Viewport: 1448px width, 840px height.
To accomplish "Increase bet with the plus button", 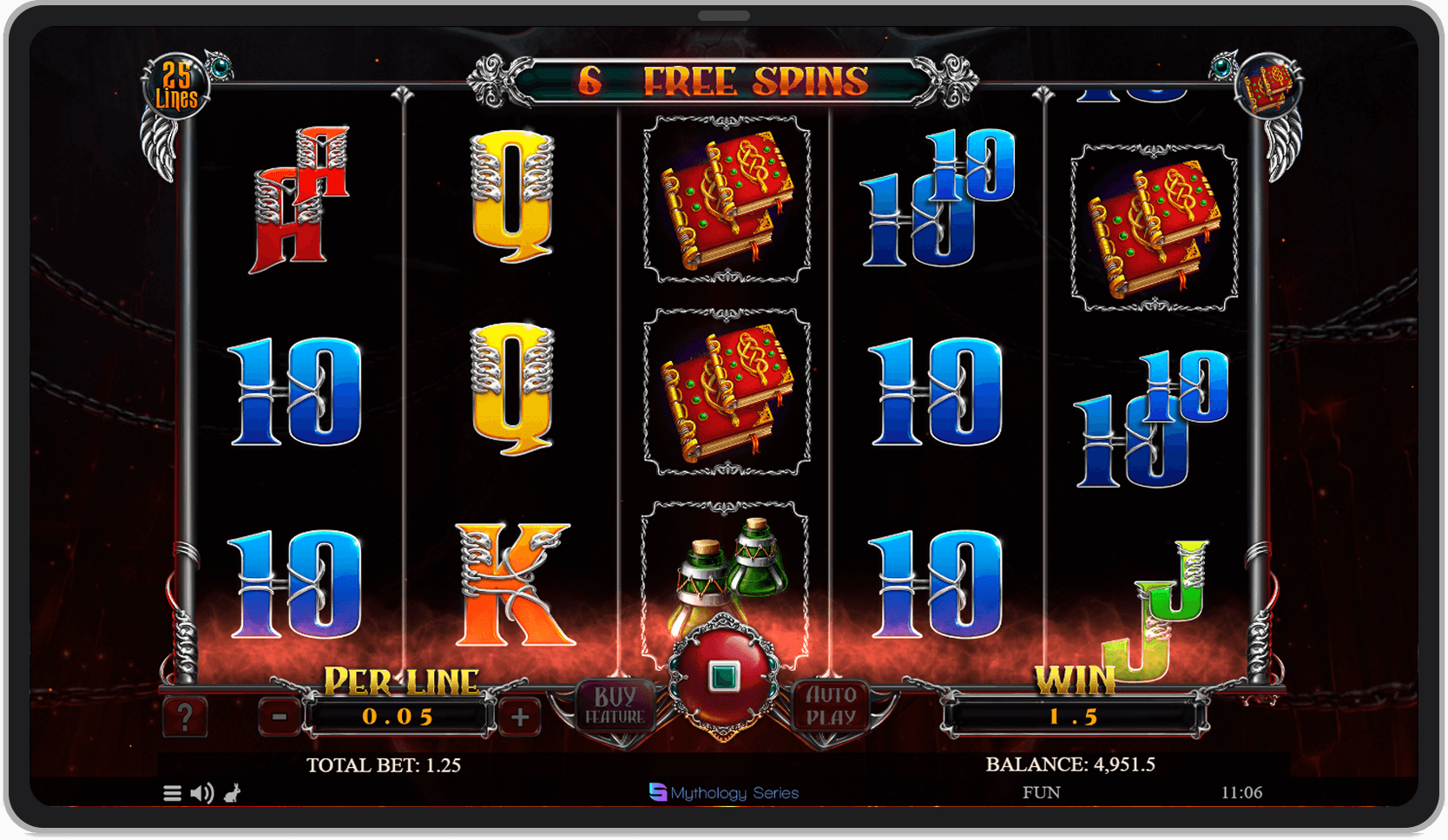I will (x=518, y=717).
